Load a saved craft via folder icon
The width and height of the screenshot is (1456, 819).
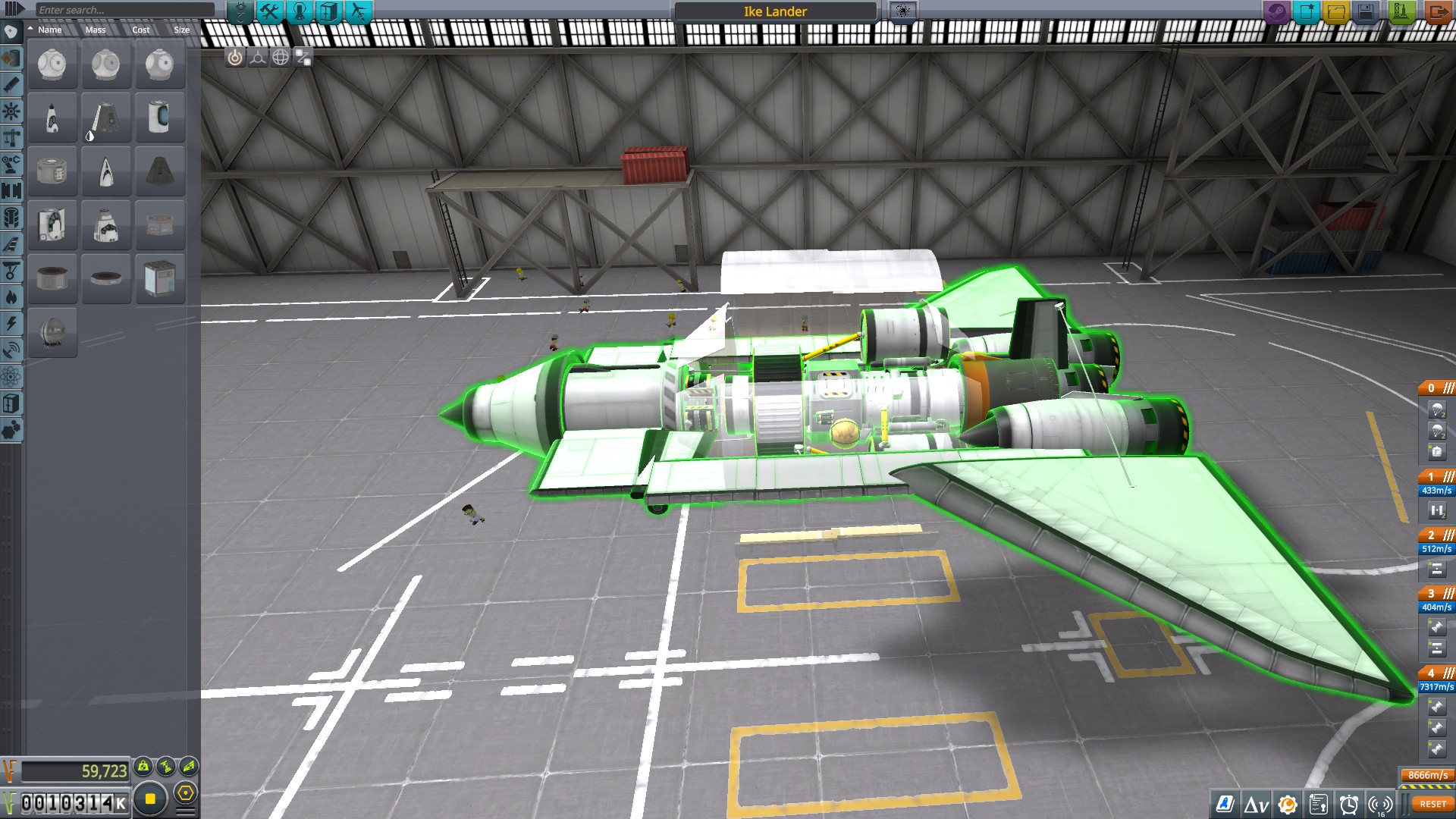click(1336, 11)
